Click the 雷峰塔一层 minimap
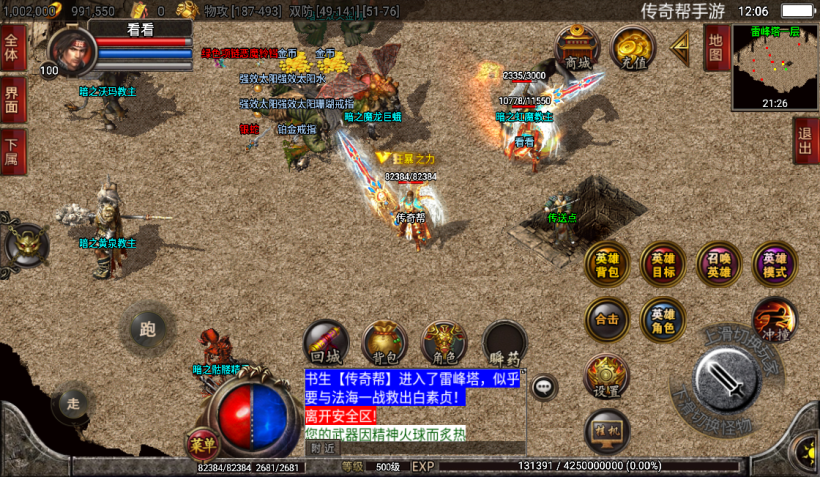Image resolution: width=820 pixels, height=477 pixels. pos(774,66)
